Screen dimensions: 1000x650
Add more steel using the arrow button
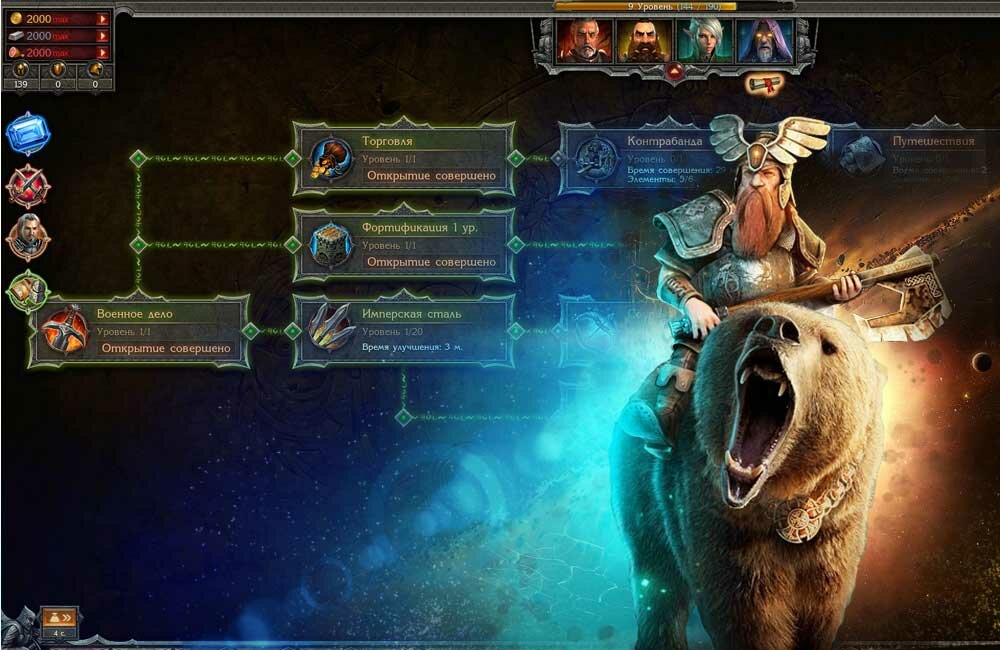[x=102, y=36]
